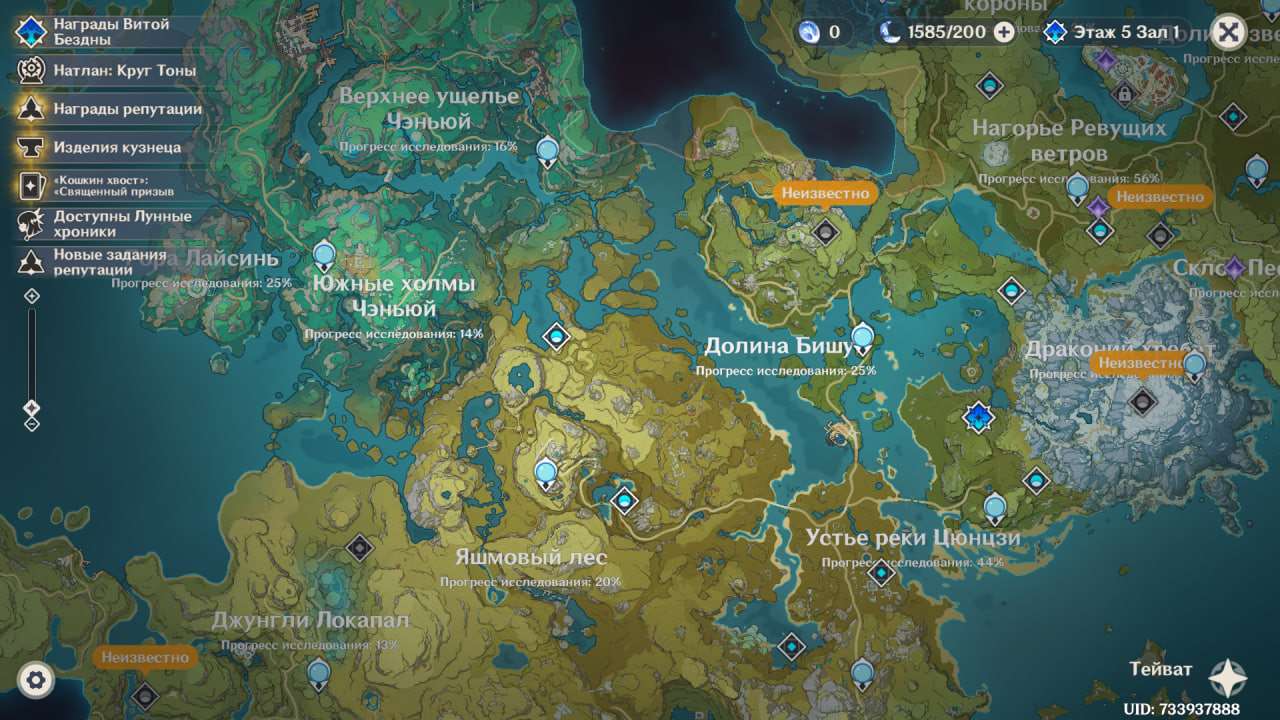Open the Новые задания репутации entry
1280x720 pixels.
[108, 262]
